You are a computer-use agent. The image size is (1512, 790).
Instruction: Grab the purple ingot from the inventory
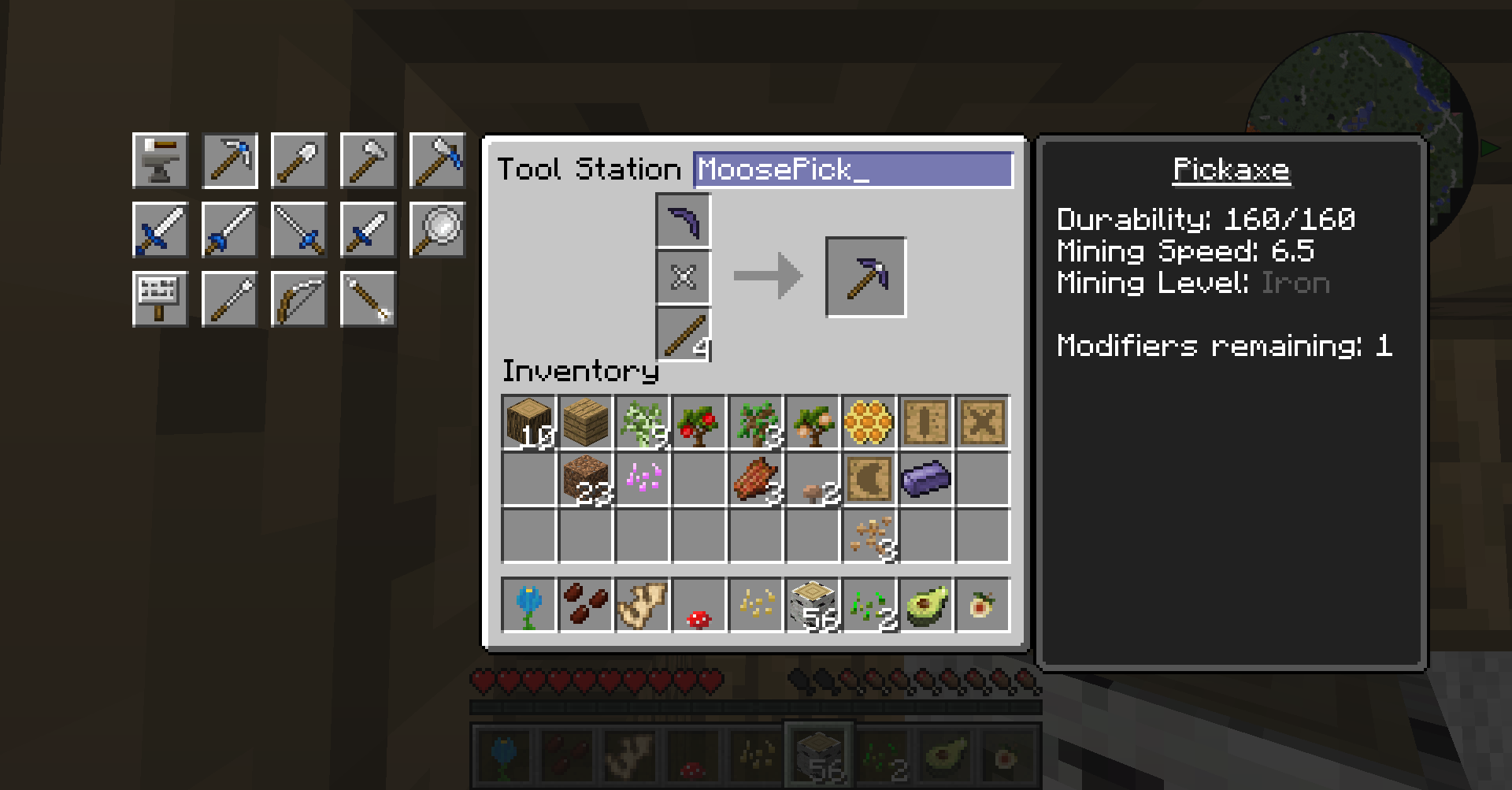pos(925,479)
